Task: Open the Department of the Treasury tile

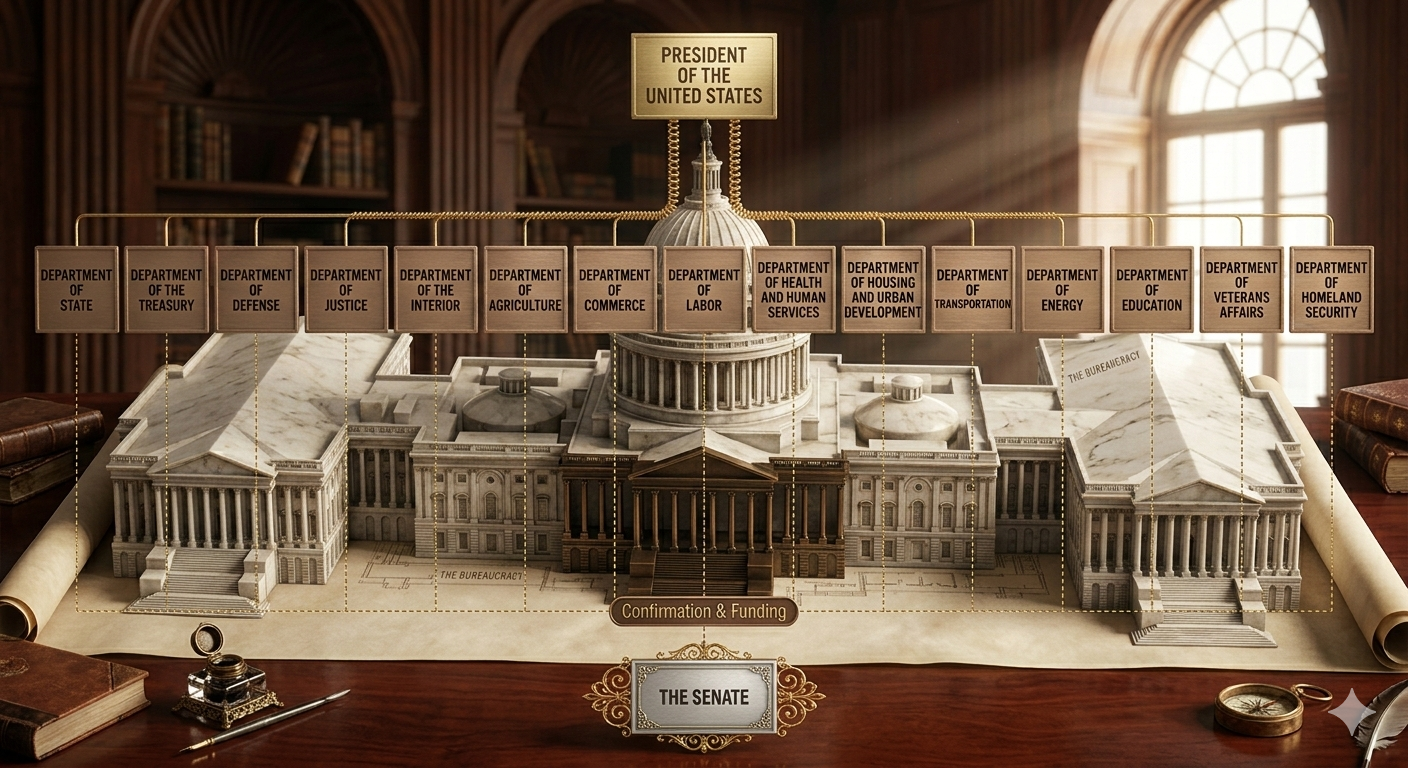Action: (x=166, y=289)
